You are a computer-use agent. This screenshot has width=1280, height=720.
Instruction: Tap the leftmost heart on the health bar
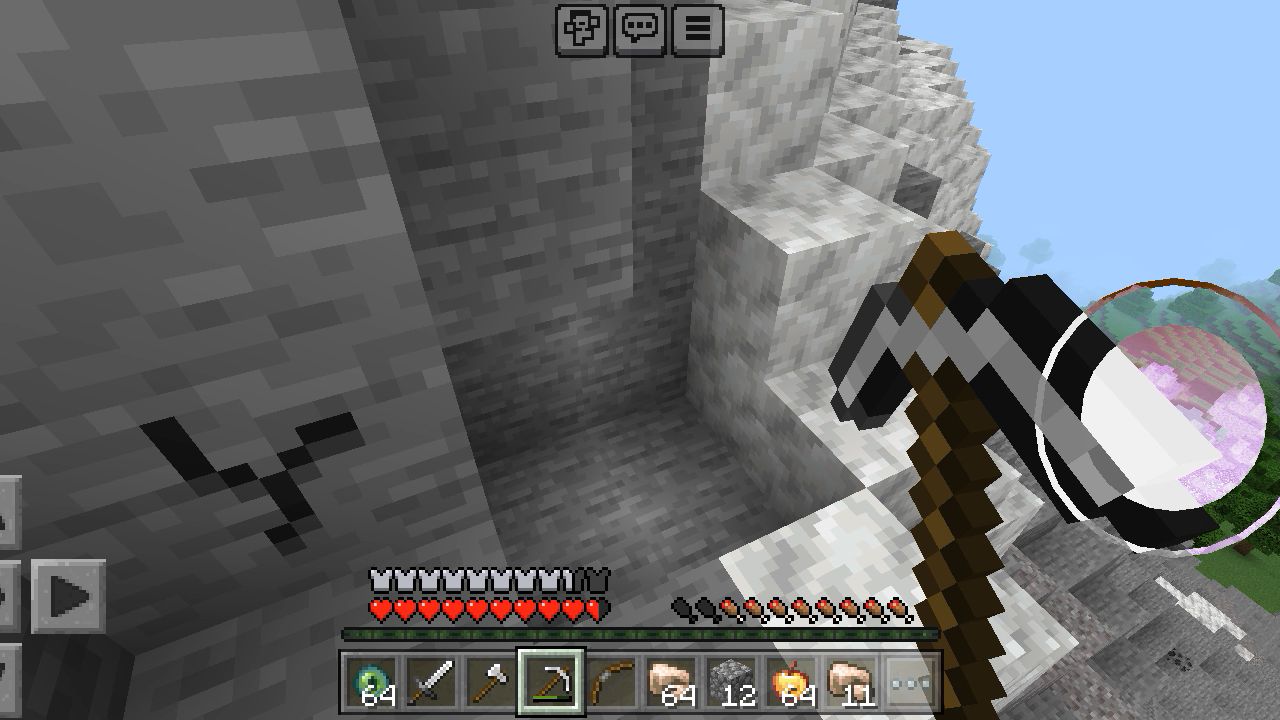point(378,607)
